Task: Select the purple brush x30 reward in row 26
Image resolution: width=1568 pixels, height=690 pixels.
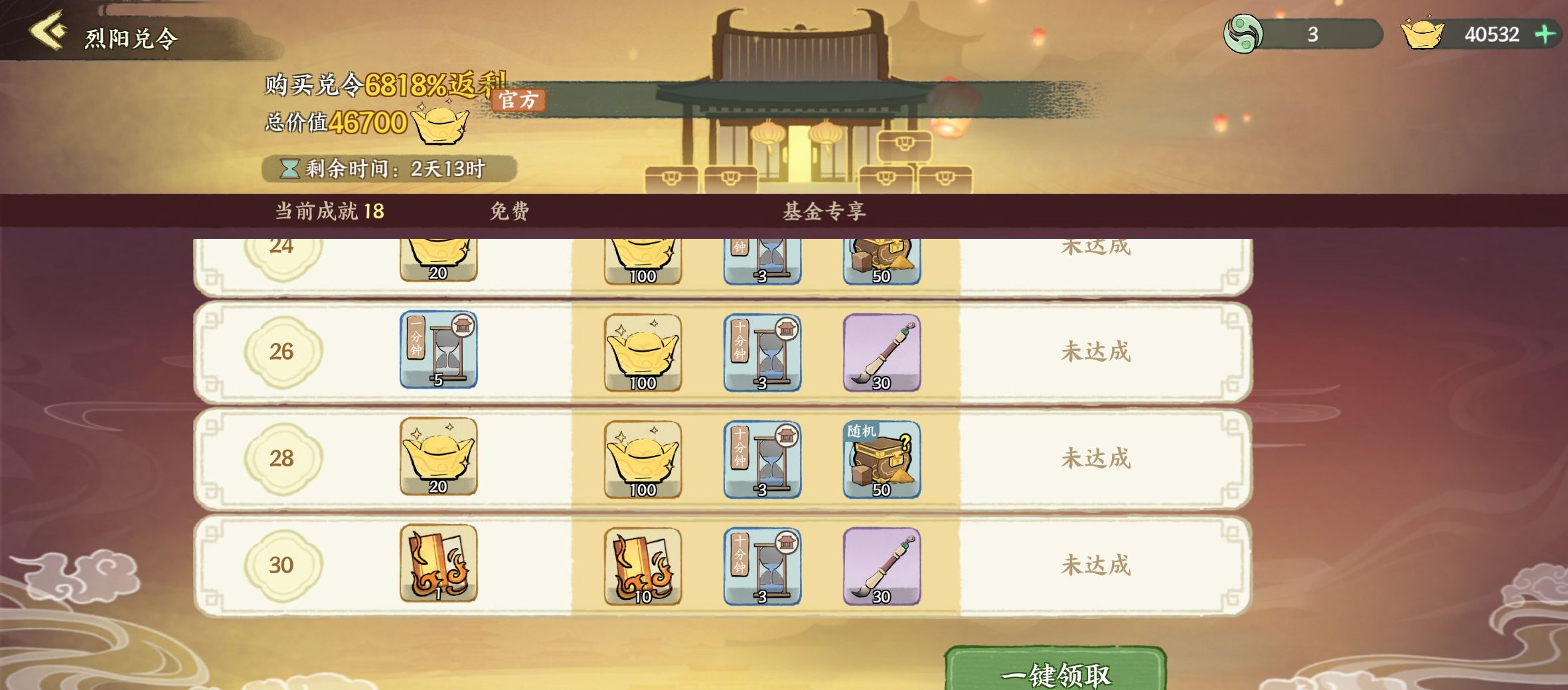Action: (x=882, y=354)
